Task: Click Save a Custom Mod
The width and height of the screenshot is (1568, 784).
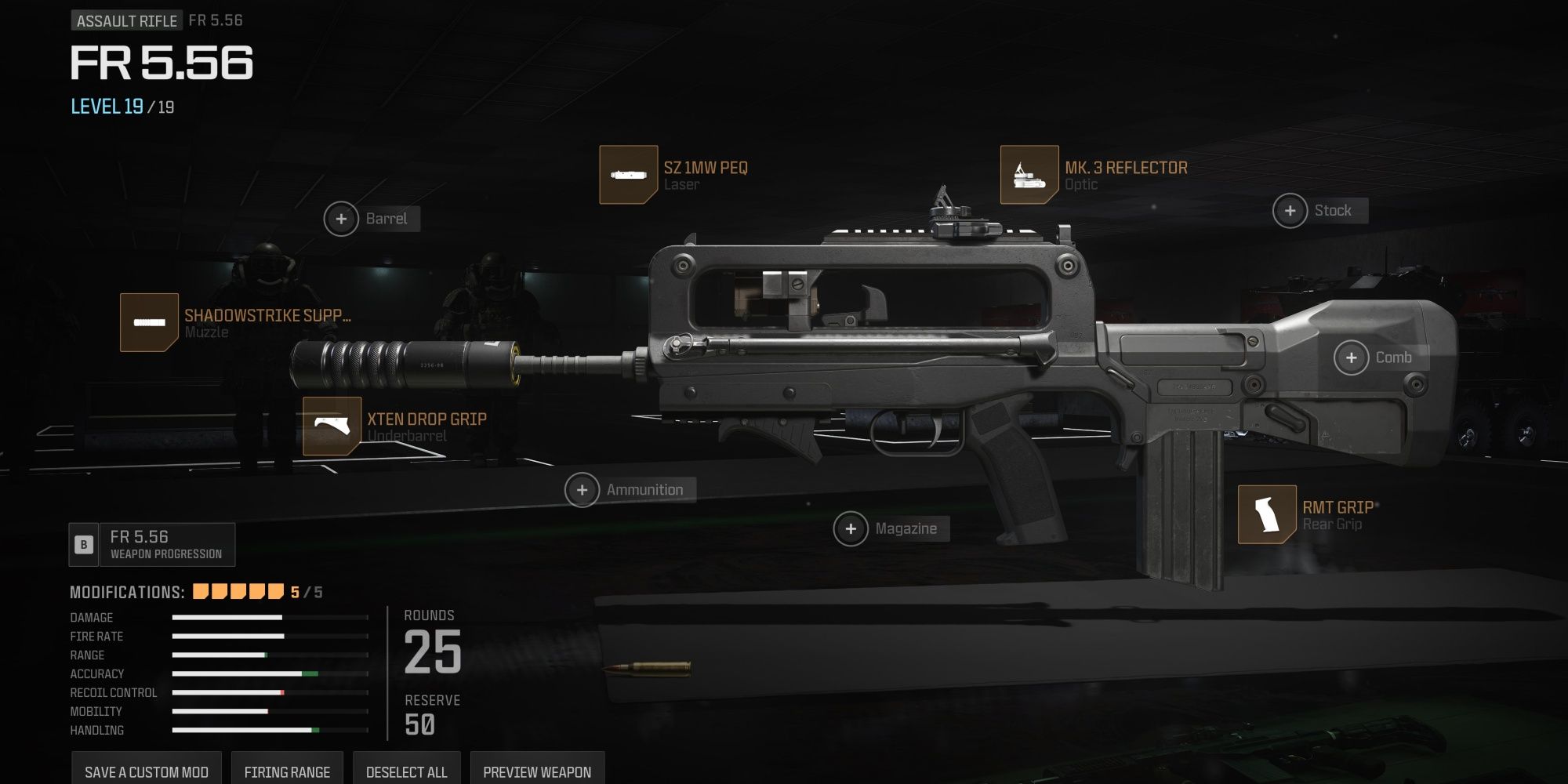Action: click(x=147, y=771)
